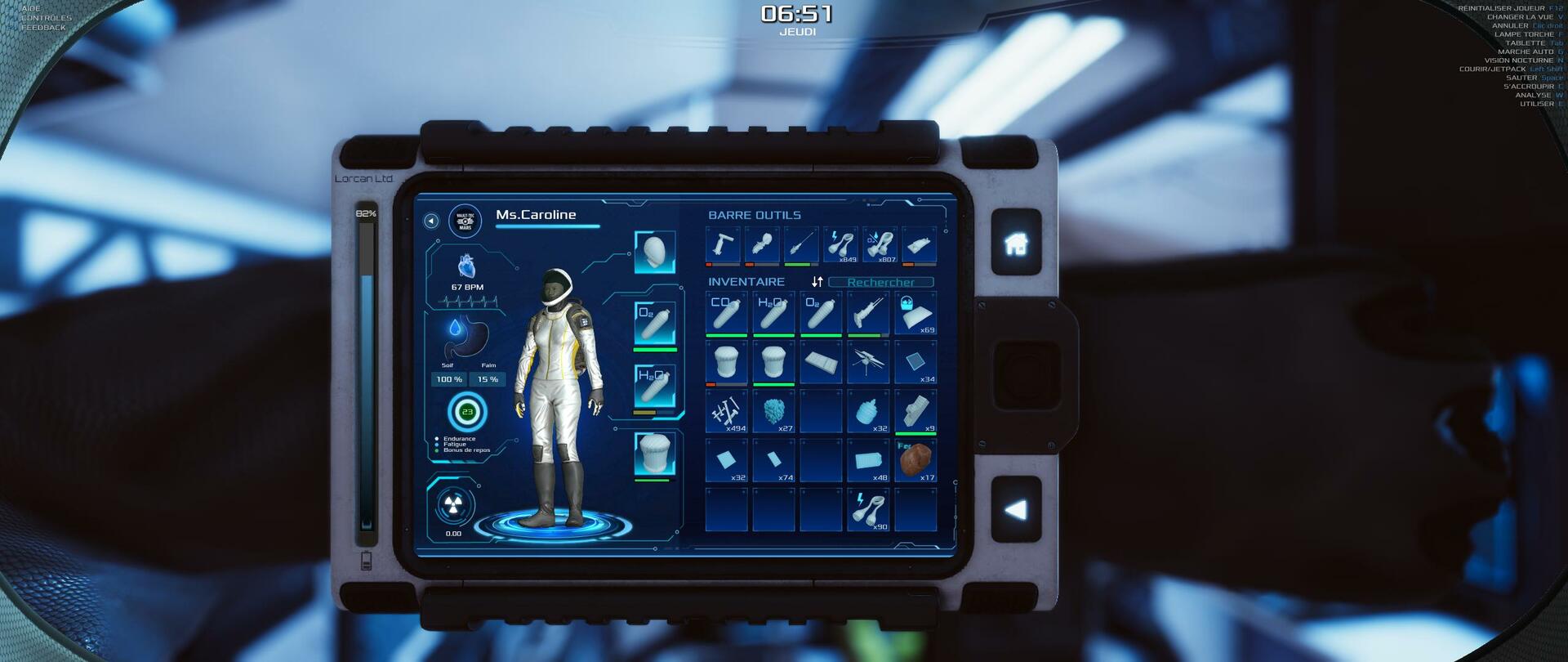1568x662 pixels.
Task: Select the equipped helmet slot
Action: pyautogui.click(x=655, y=253)
